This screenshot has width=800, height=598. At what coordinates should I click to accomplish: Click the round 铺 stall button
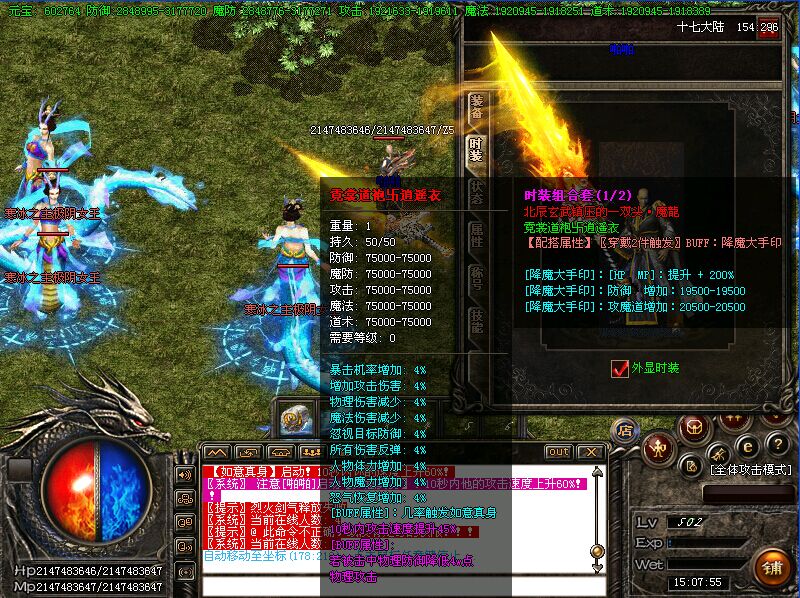click(771, 567)
